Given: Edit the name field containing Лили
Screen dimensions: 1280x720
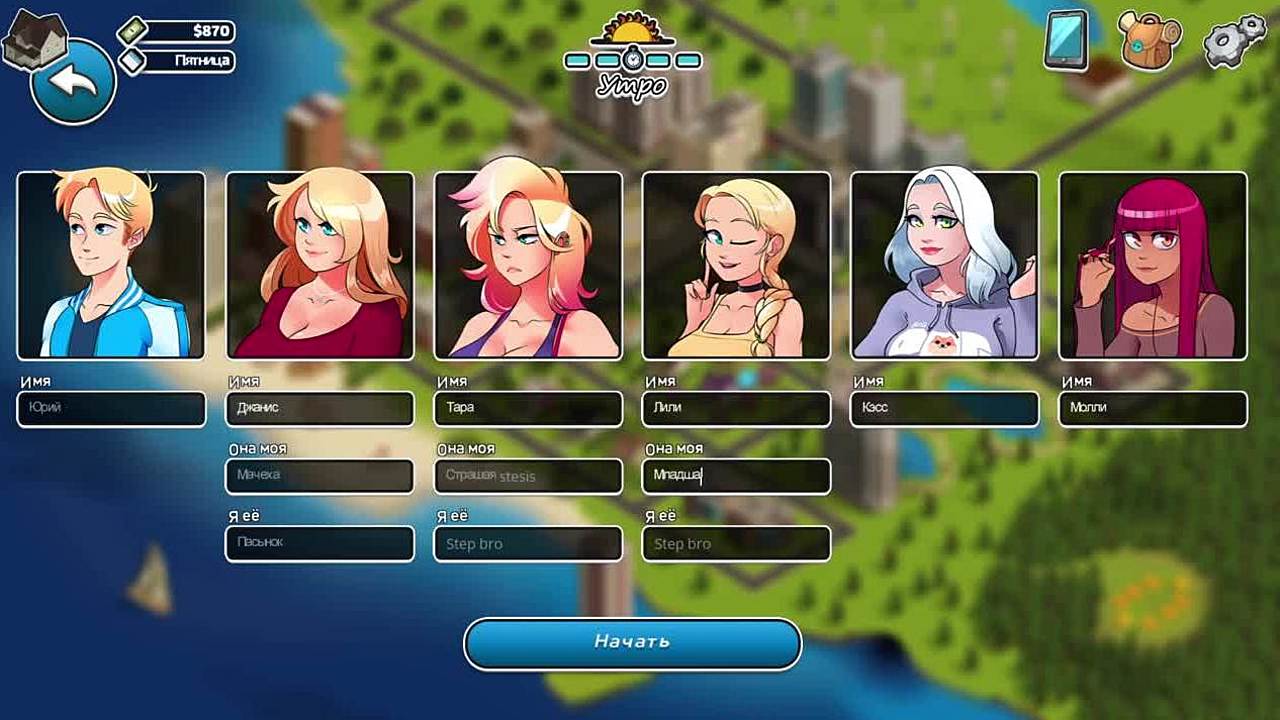Looking at the screenshot, I should (736, 409).
